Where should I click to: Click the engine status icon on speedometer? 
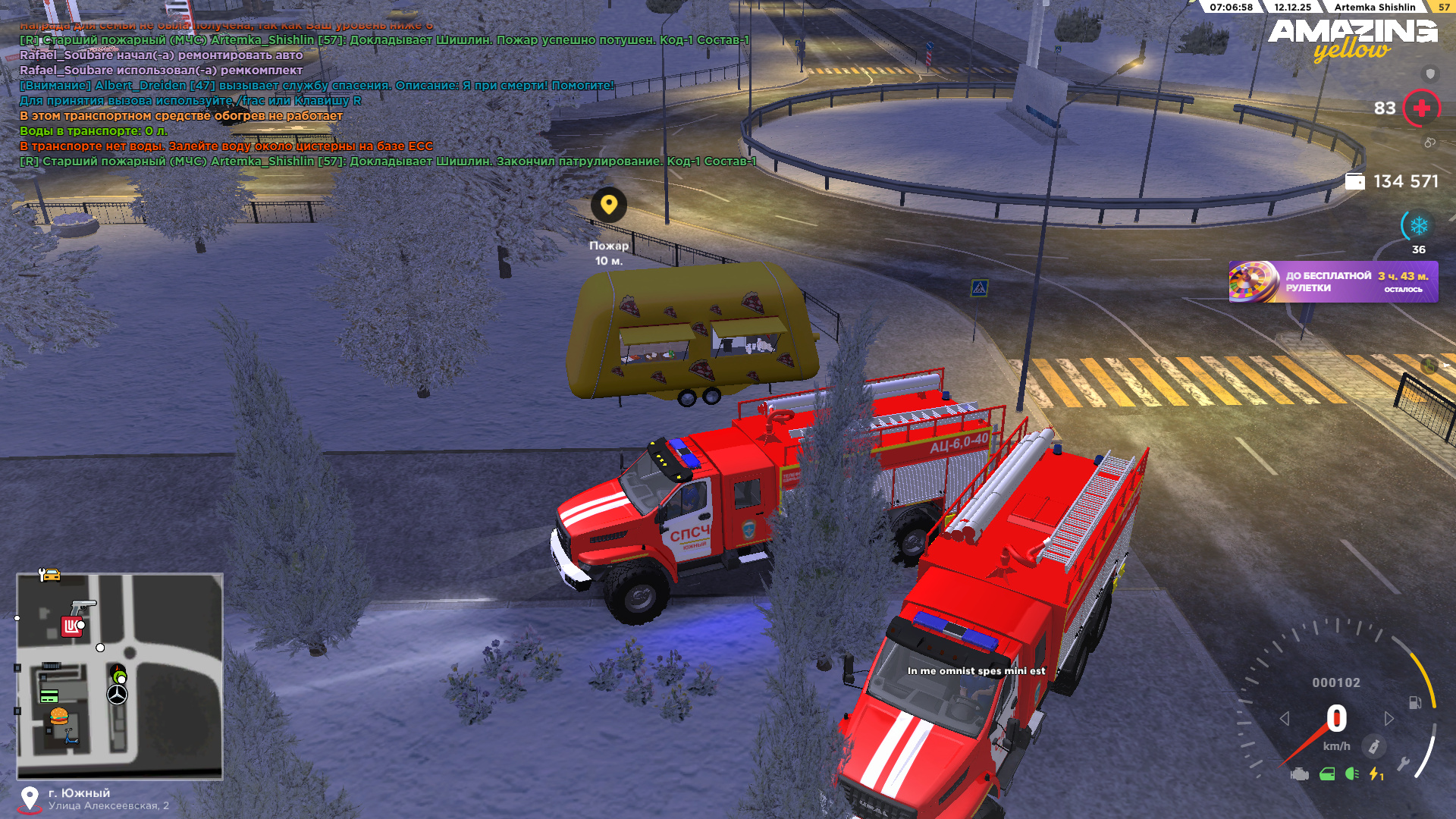tap(1300, 773)
